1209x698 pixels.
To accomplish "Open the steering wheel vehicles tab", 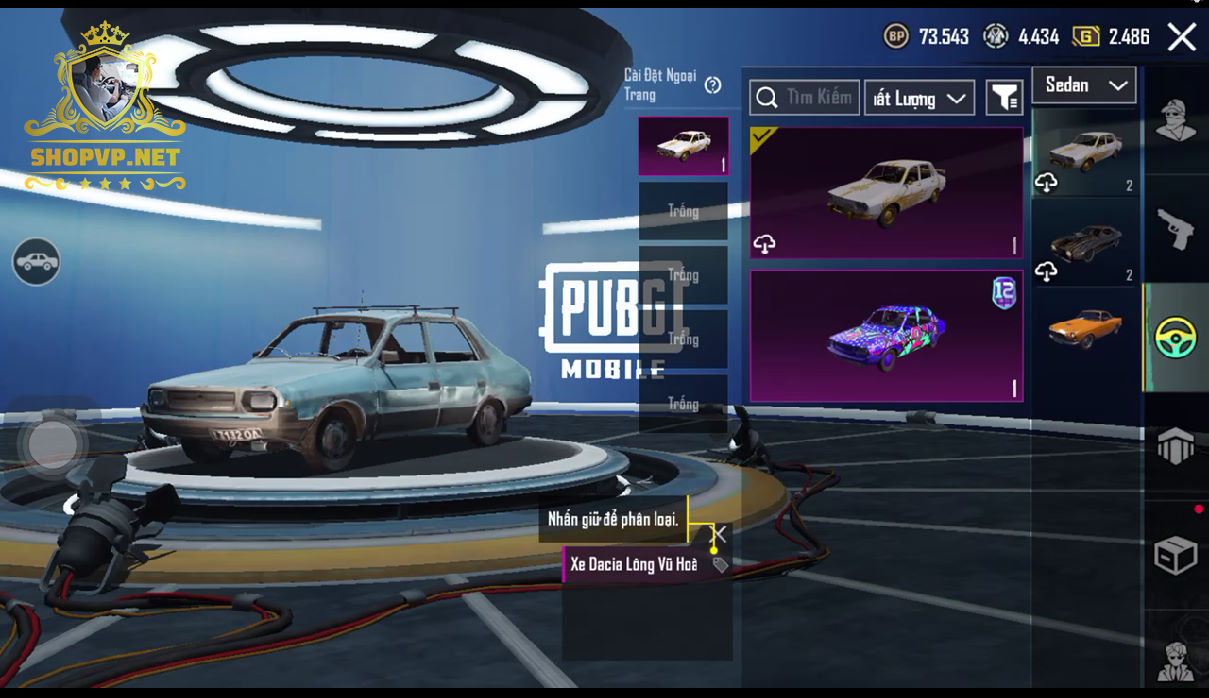I will point(1175,338).
